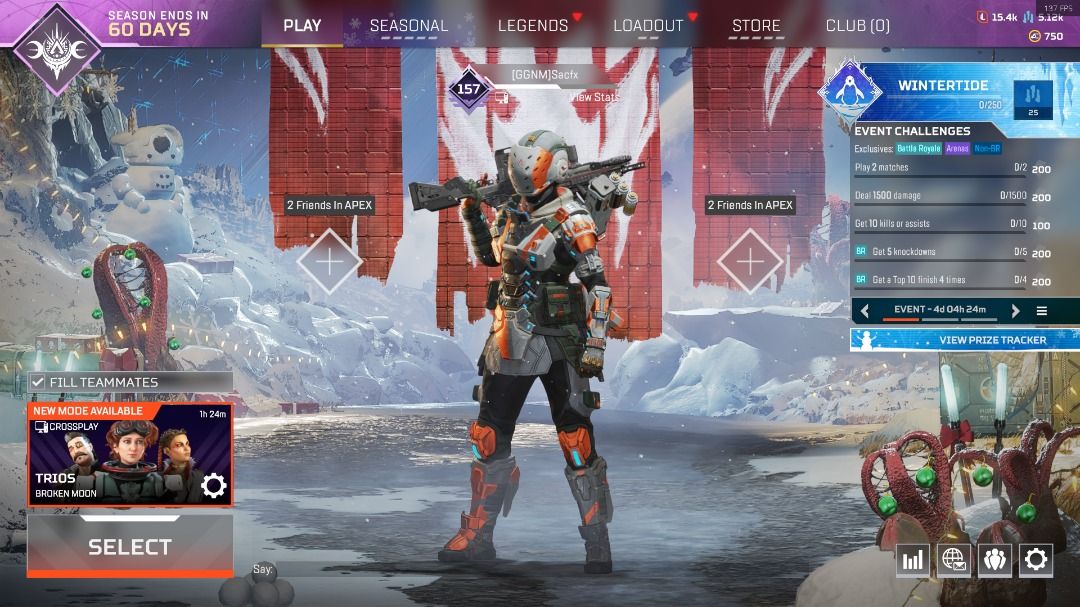Click the large Select button
This screenshot has height=607, width=1080.
[x=130, y=546]
